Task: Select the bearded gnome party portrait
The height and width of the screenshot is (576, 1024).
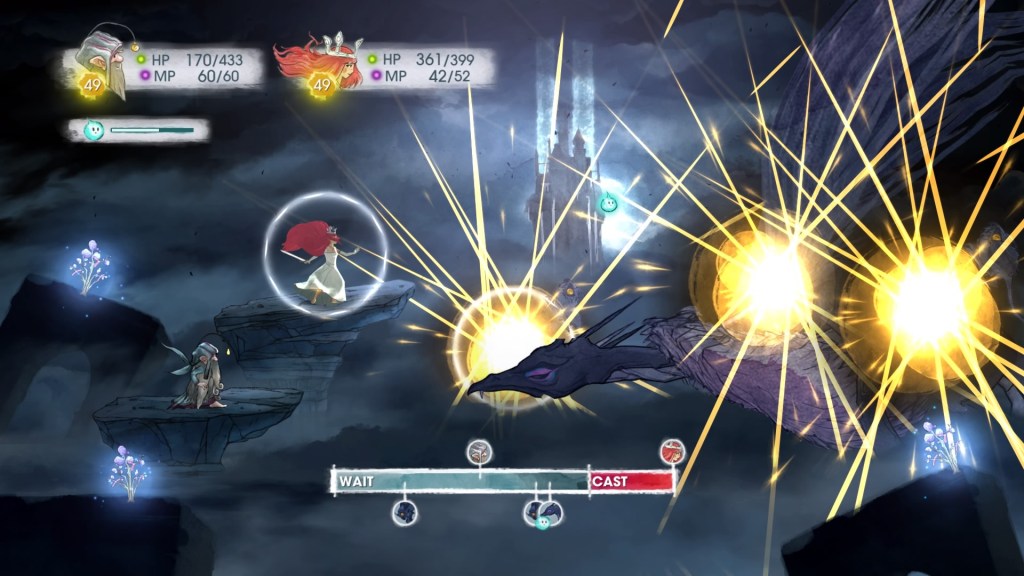Action: pos(105,62)
